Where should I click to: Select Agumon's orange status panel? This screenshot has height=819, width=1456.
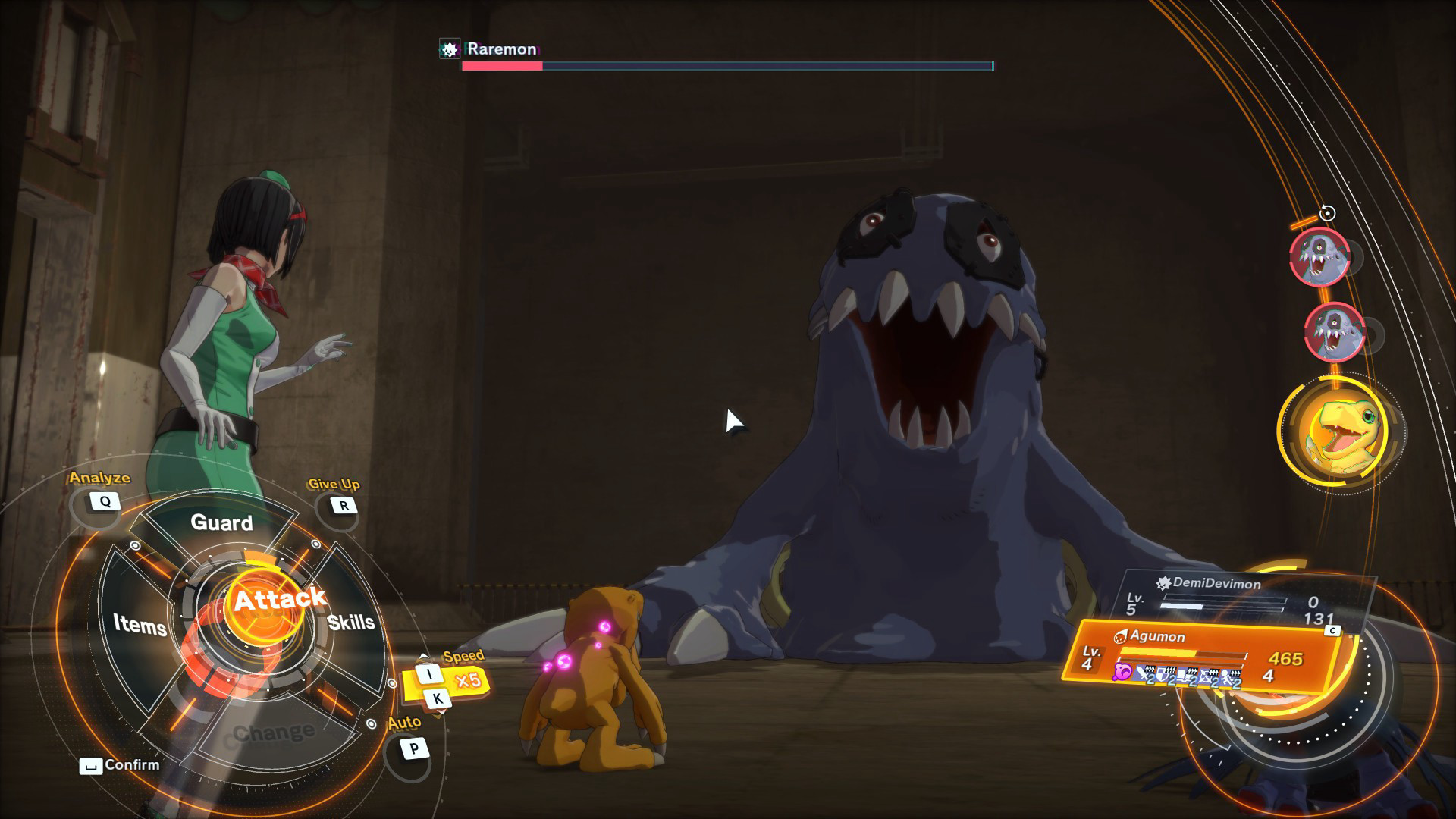coord(1198,656)
